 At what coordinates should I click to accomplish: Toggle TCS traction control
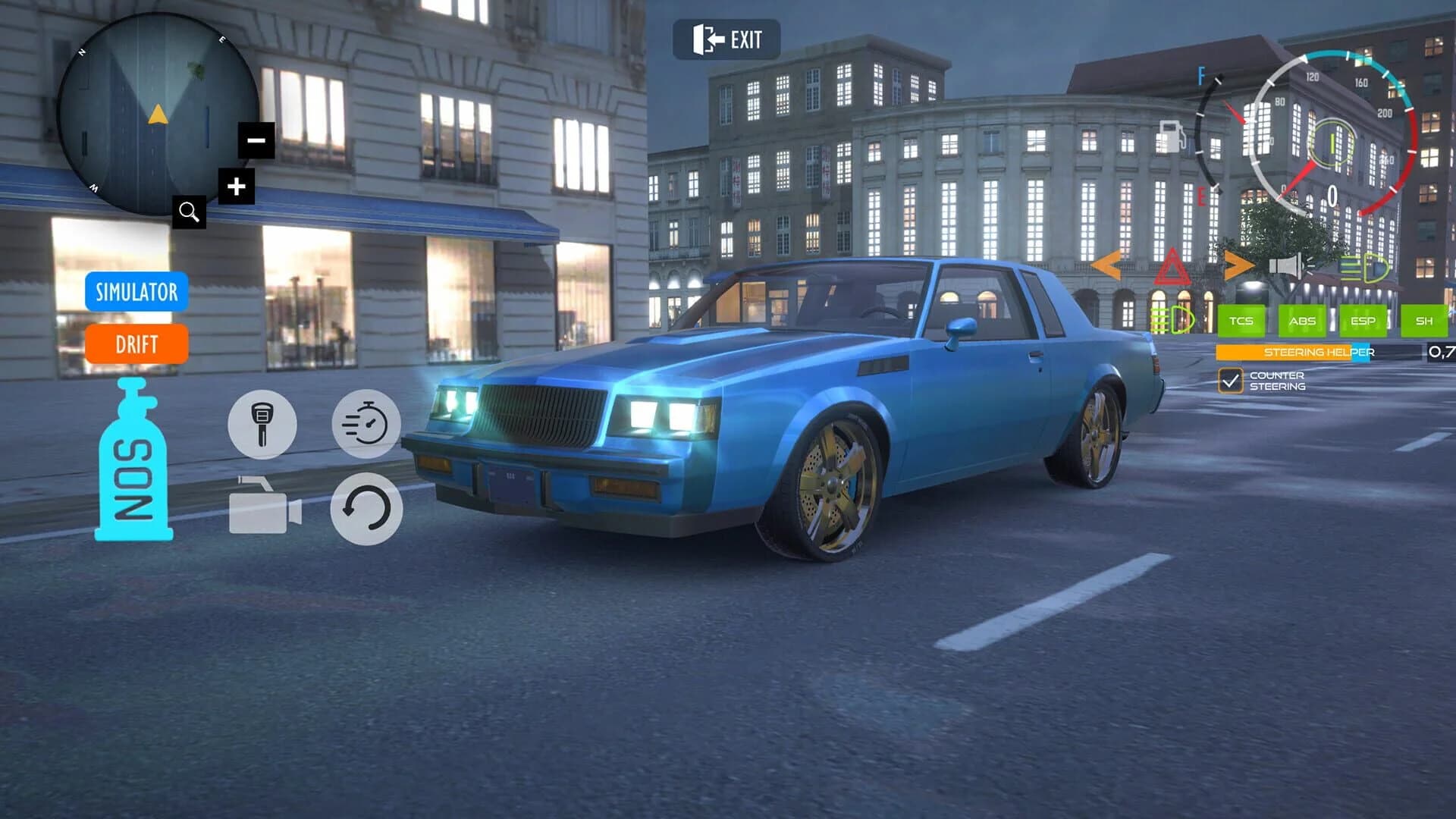tap(1243, 322)
